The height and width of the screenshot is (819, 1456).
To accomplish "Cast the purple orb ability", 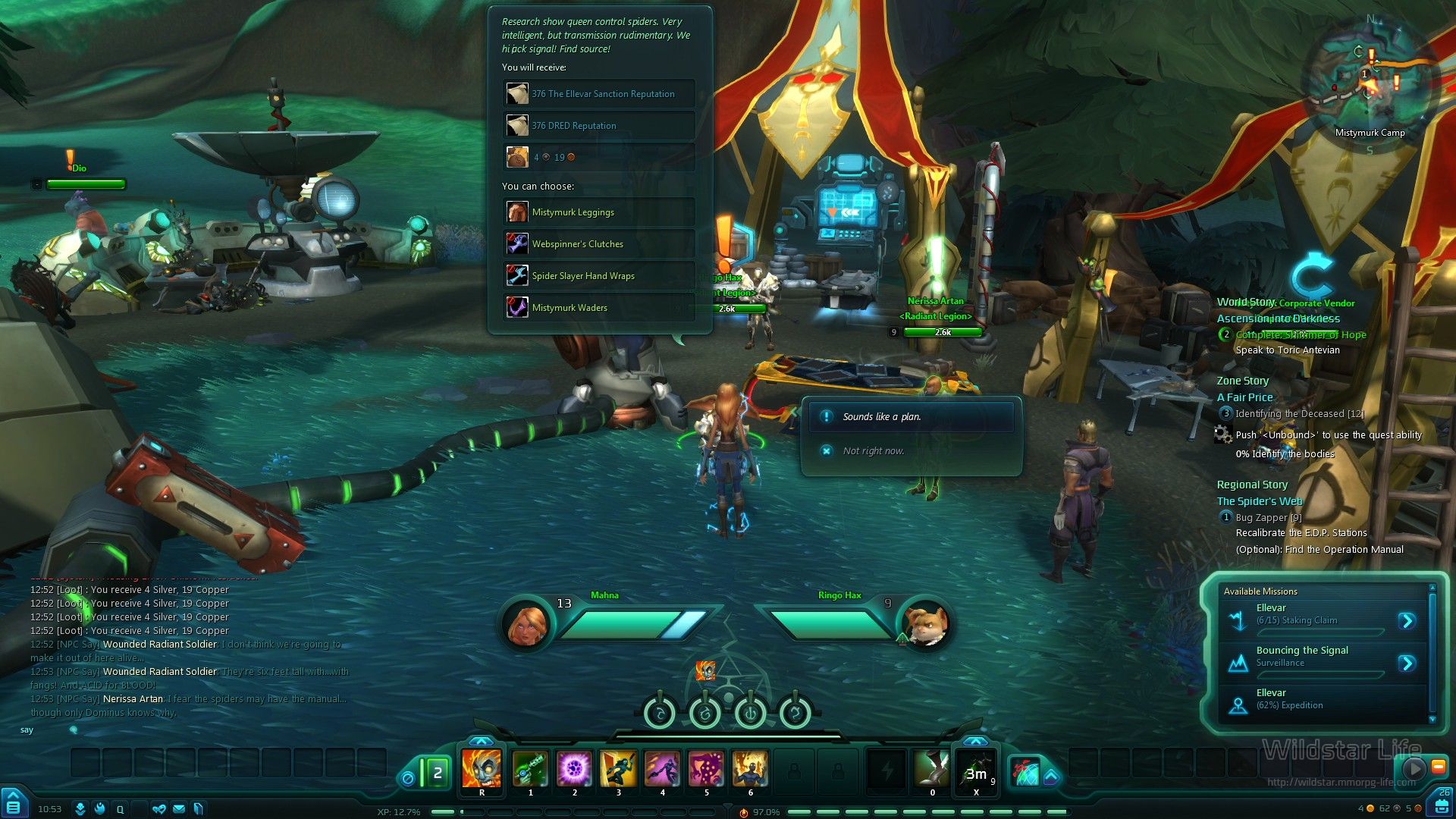I will tap(574, 769).
